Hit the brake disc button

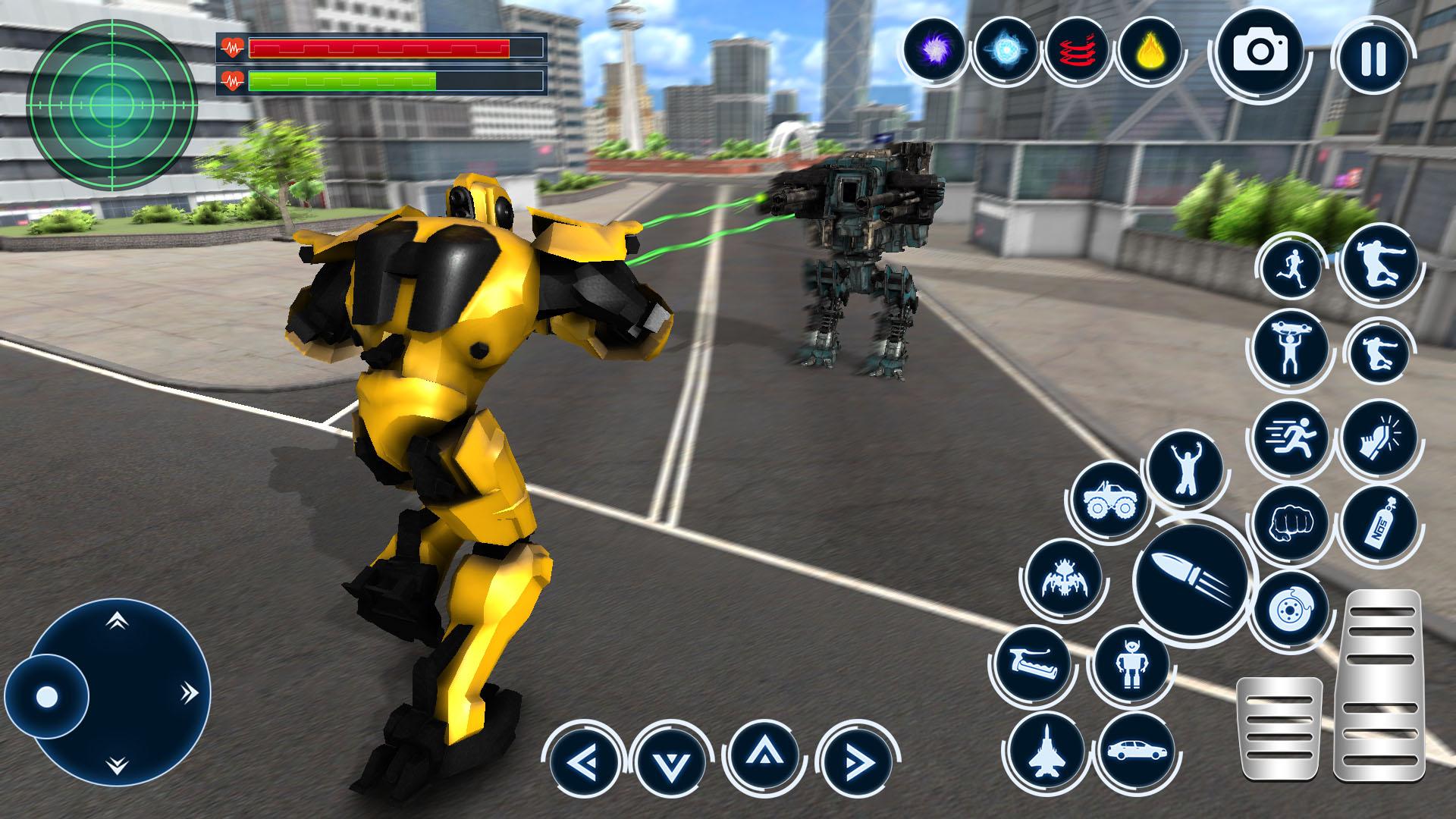(1291, 612)
